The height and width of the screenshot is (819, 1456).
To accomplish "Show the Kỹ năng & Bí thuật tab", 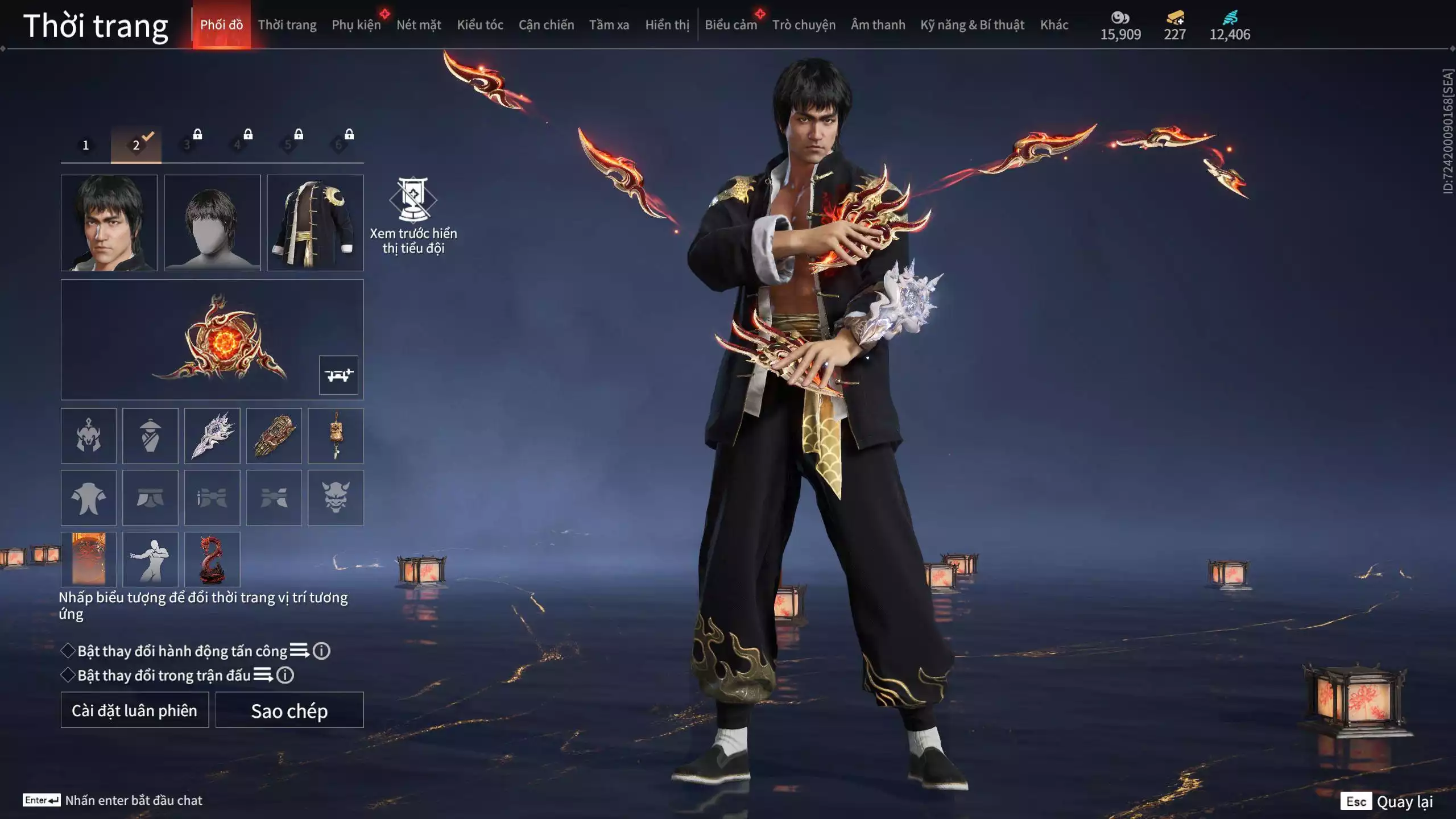I will pos(972,25).
